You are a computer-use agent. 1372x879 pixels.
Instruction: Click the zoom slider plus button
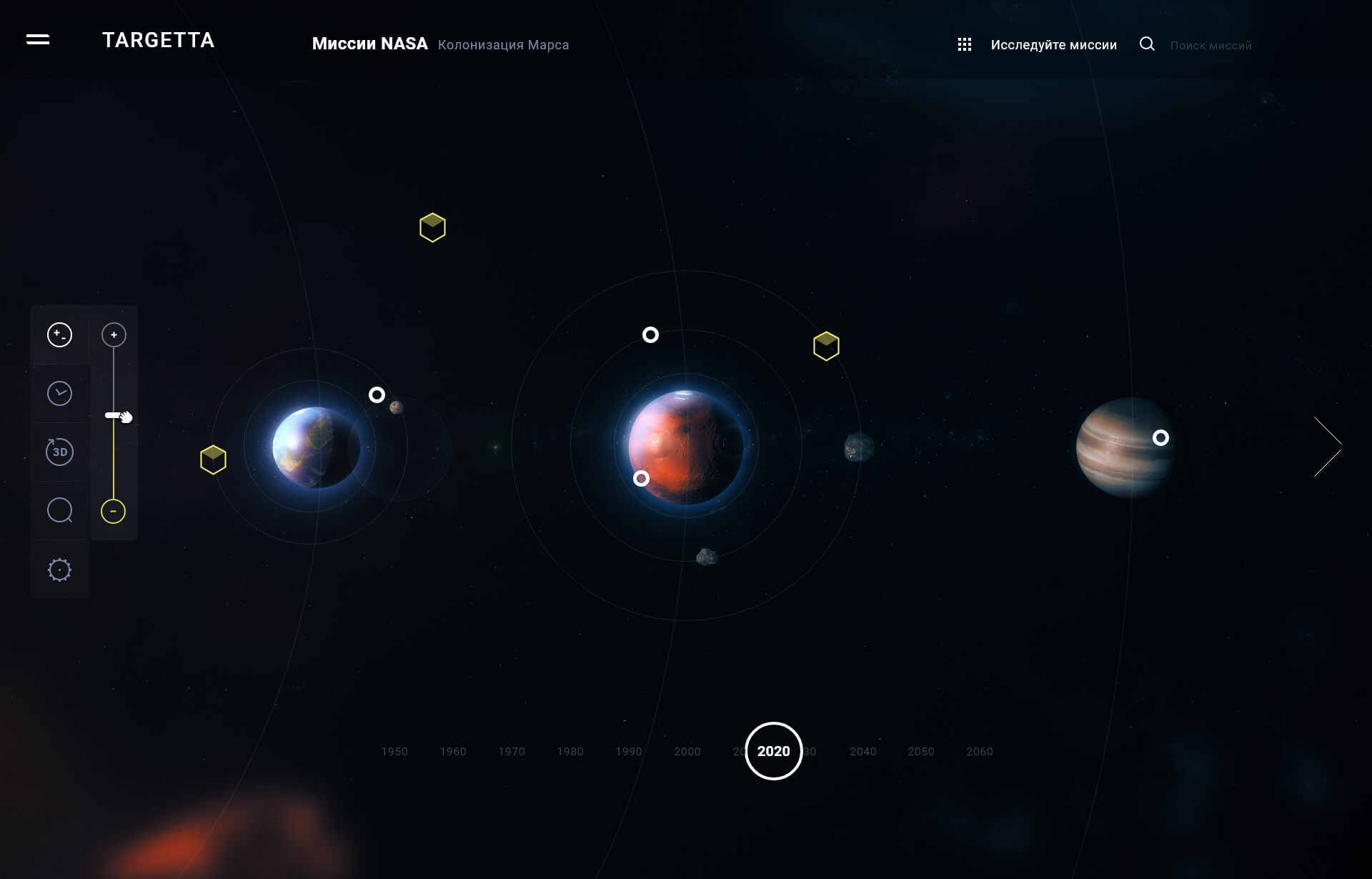[114, 334]
